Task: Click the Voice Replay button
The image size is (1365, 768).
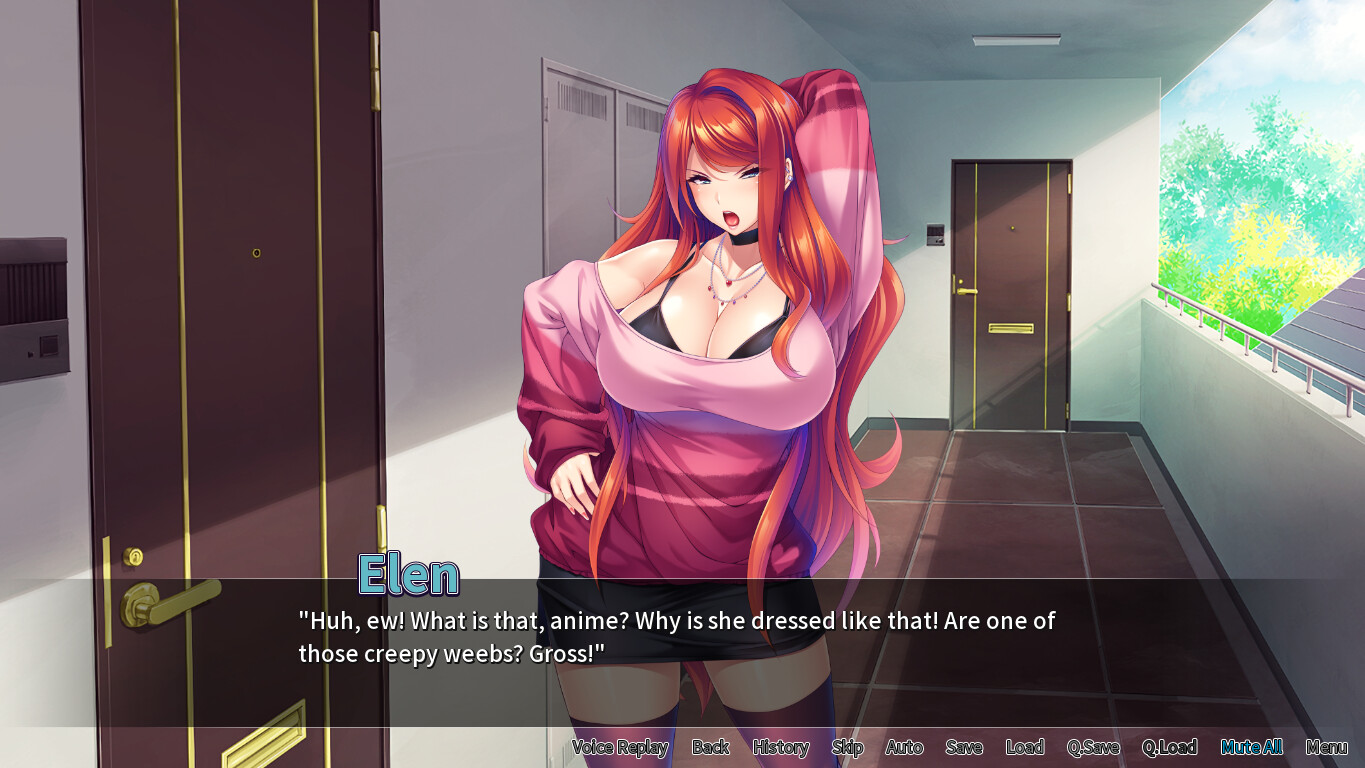Action: pyautogui.click(x=620, y=747)
